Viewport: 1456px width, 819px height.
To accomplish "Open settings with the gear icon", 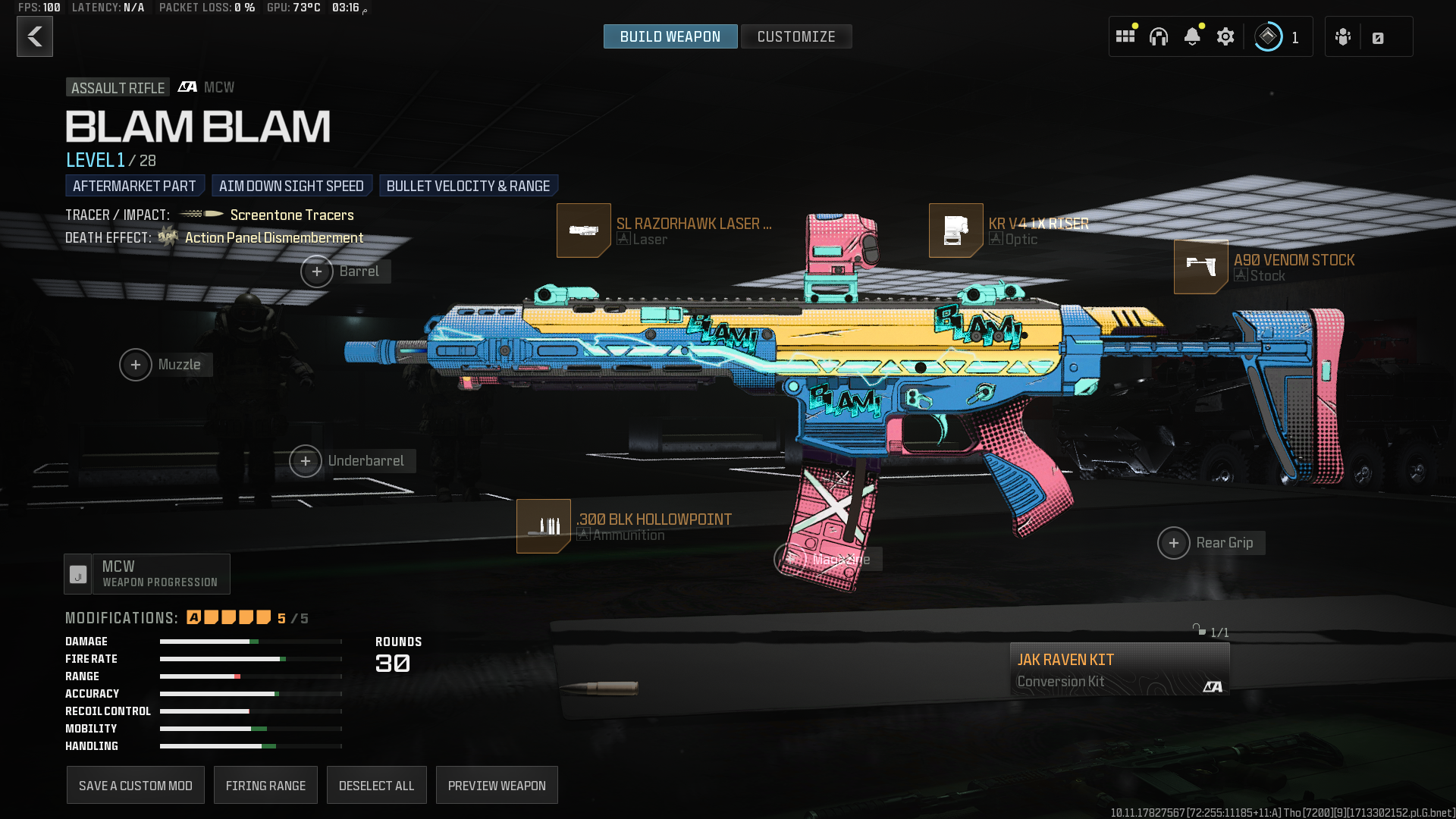I will point(1225,36).
